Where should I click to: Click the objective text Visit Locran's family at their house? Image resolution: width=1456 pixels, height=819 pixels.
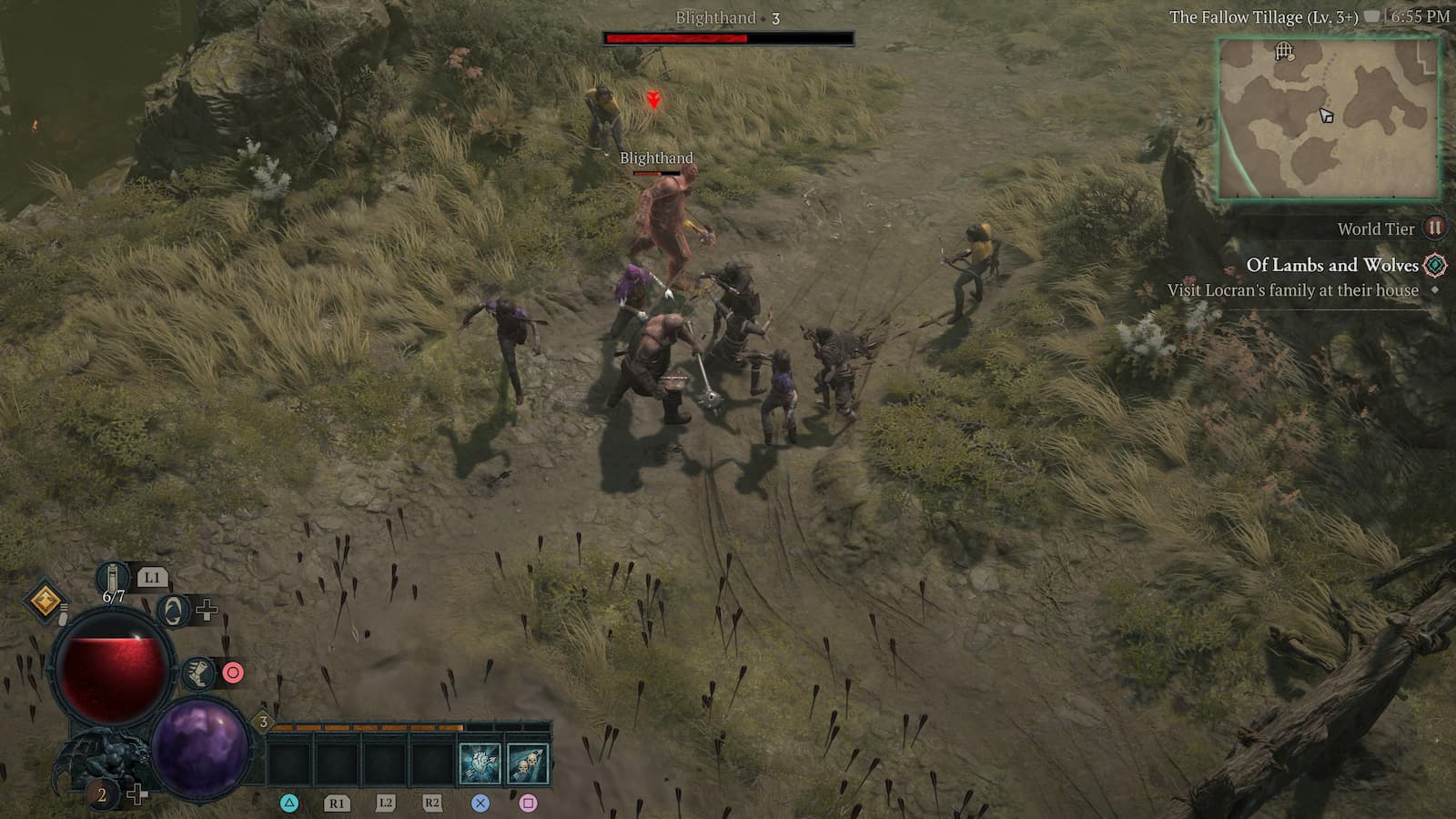pyautogui.click(x=1292, y=289)
